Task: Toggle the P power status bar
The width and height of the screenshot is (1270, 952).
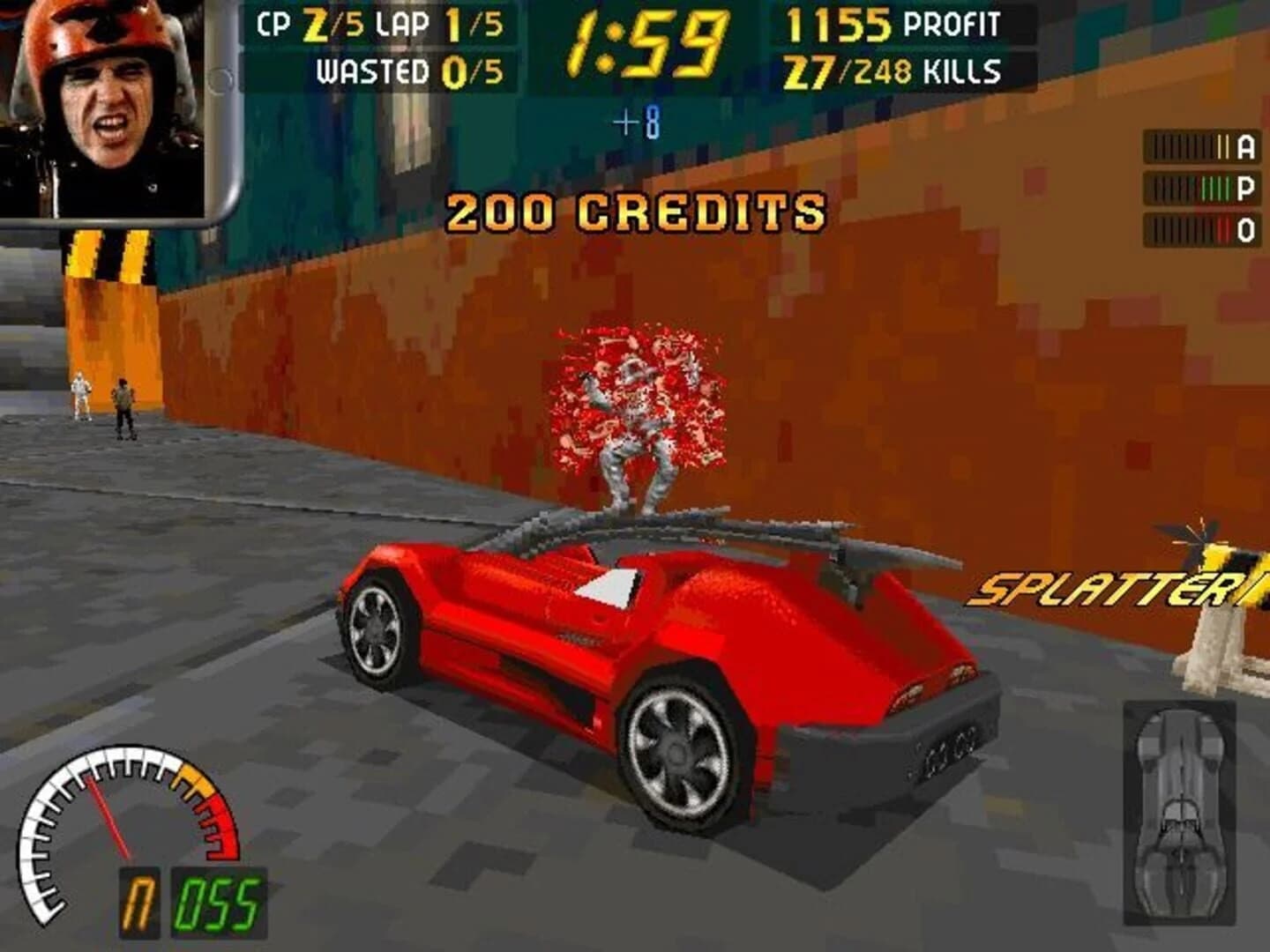Action: coord(1199,187)
